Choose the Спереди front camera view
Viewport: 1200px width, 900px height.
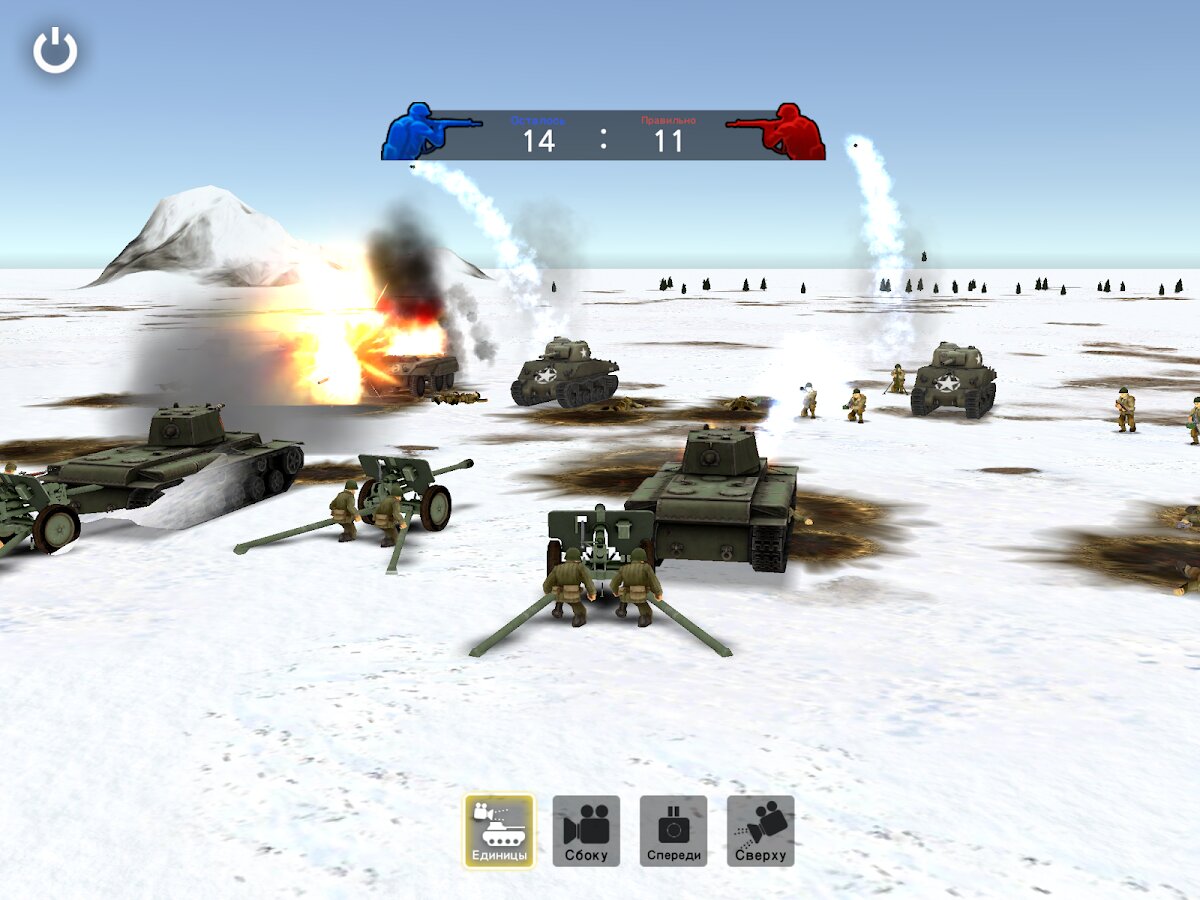coord(673,830)
